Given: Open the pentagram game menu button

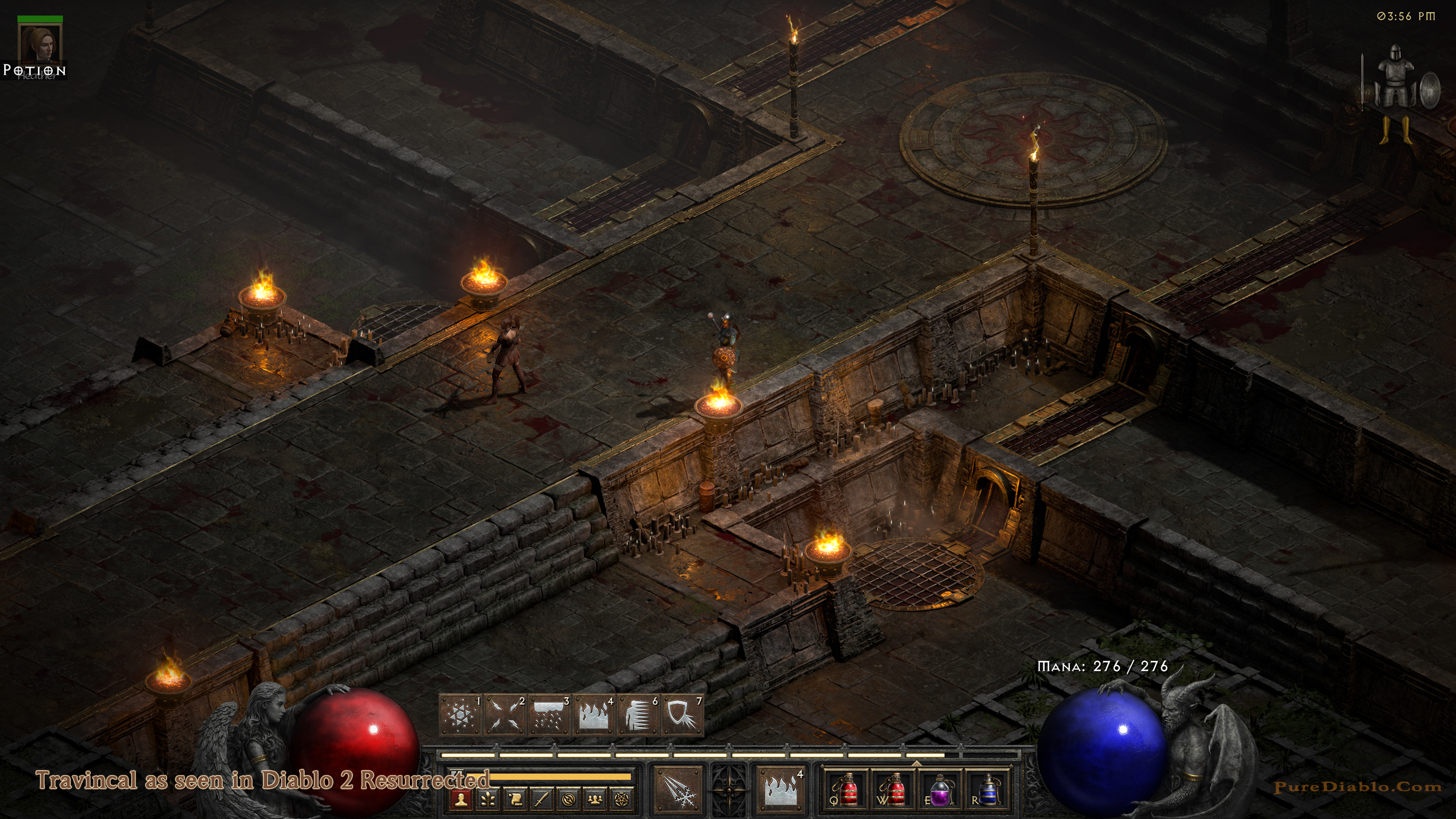Looking at the screenshot, I should click(x=621, y=799).
